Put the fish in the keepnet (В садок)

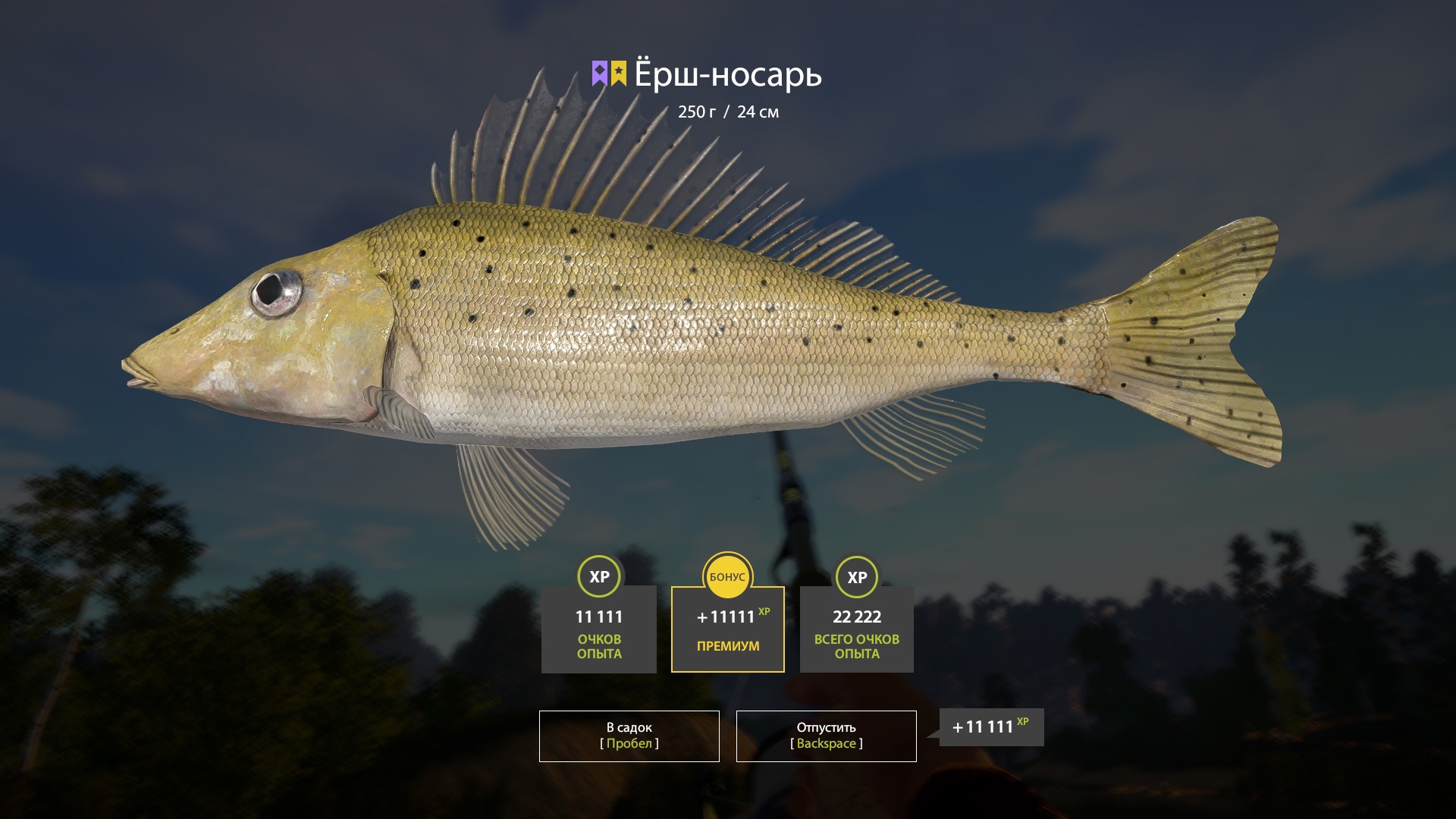629,736
